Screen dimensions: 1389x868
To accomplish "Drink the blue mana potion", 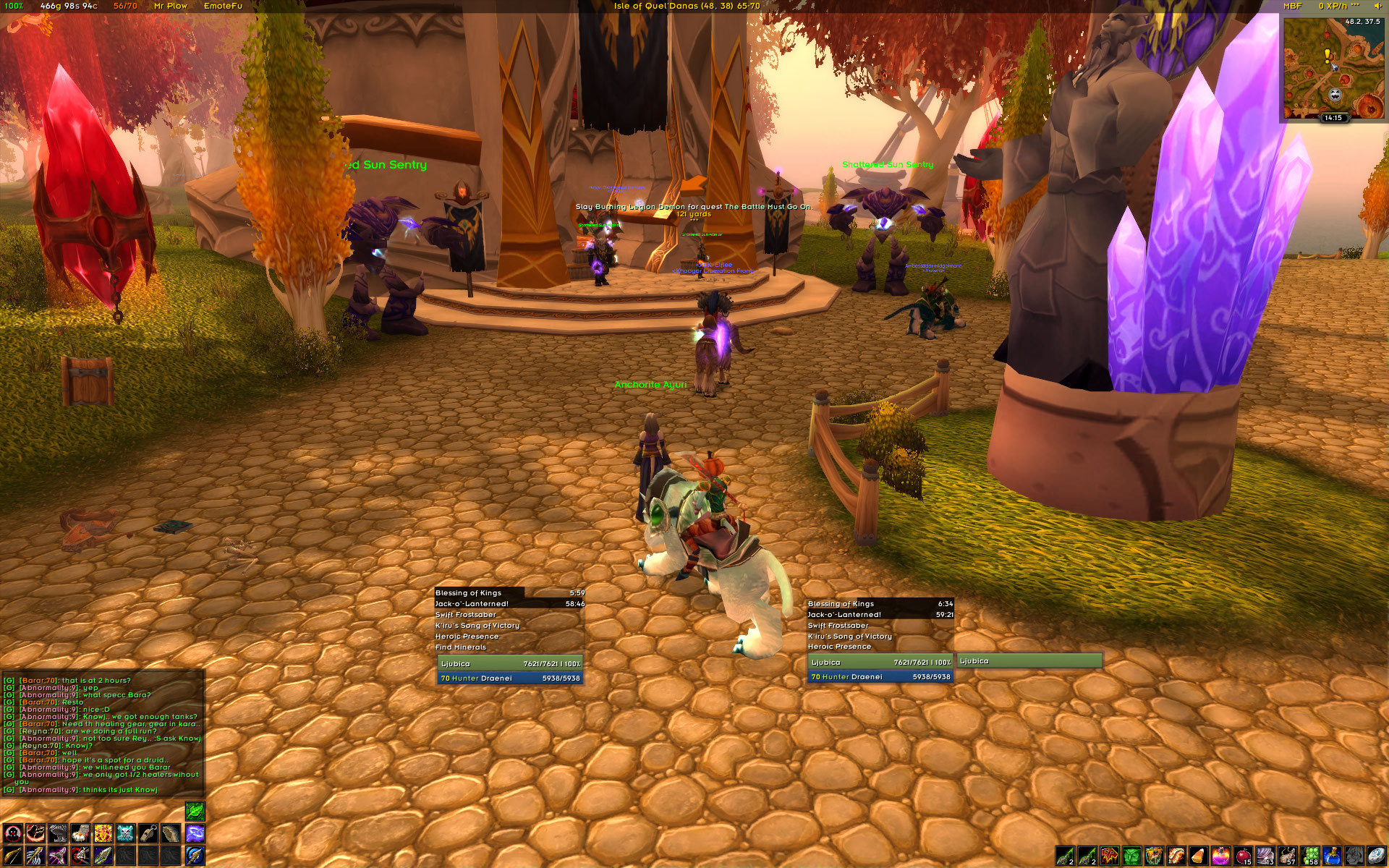I will click(x=1333, y=856).
